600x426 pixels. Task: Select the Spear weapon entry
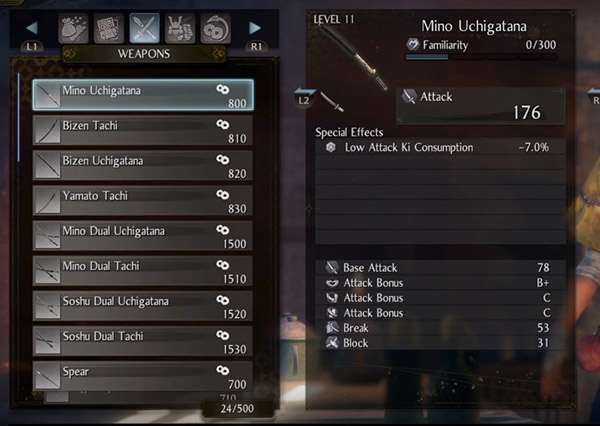point(142,375)
